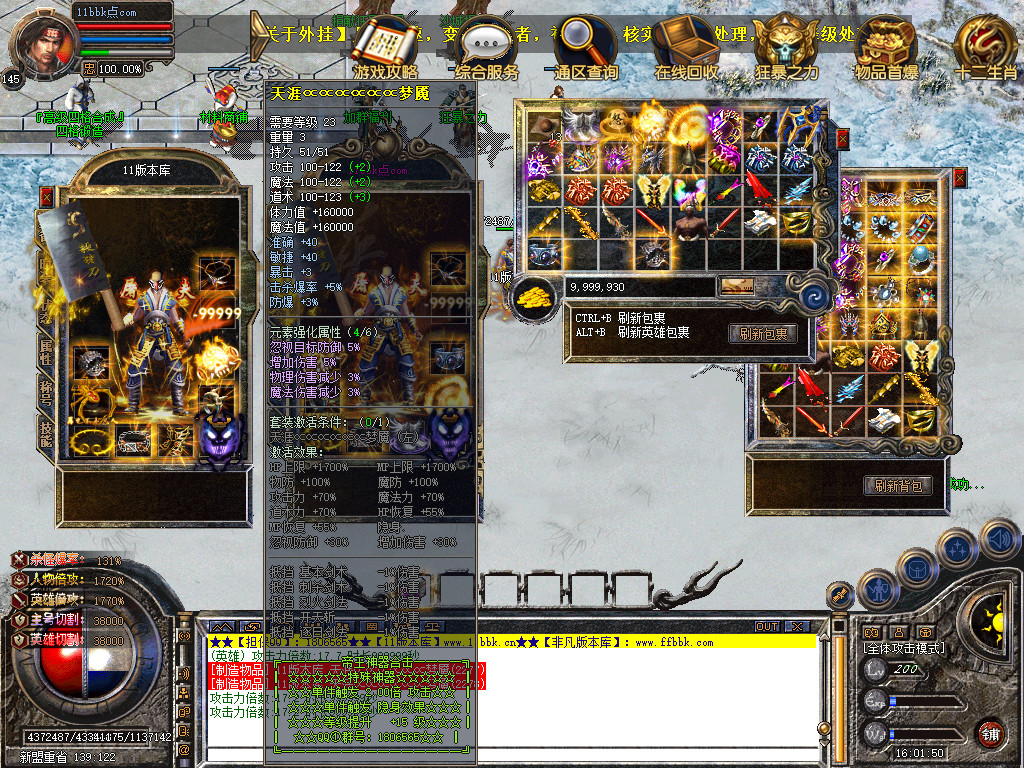Open the 物品首爆 gold chest menu
The height and width of the screenshot is (768, 1024).
885,47
